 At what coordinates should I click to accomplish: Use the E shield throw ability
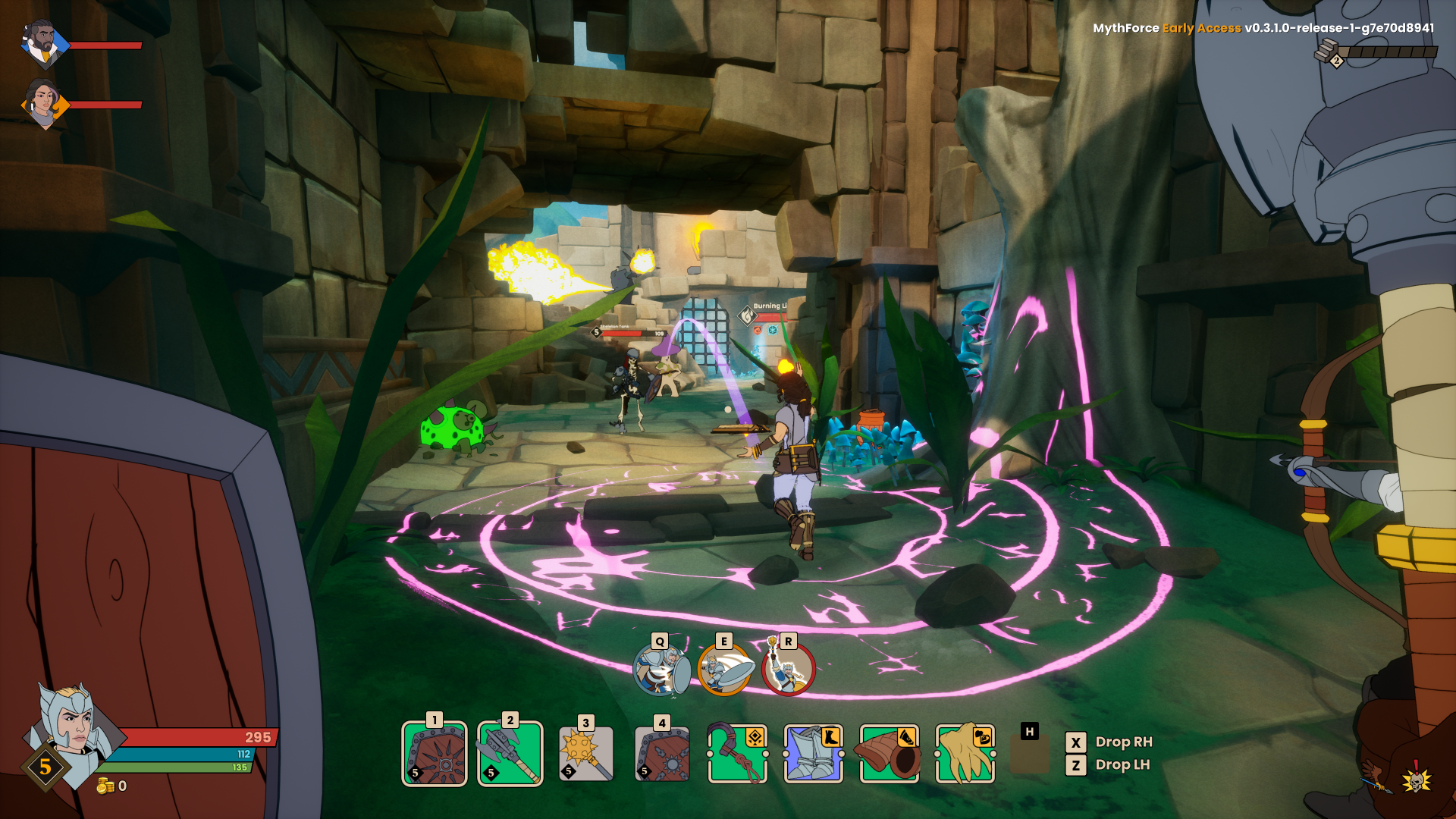click(x=725, y=669)
